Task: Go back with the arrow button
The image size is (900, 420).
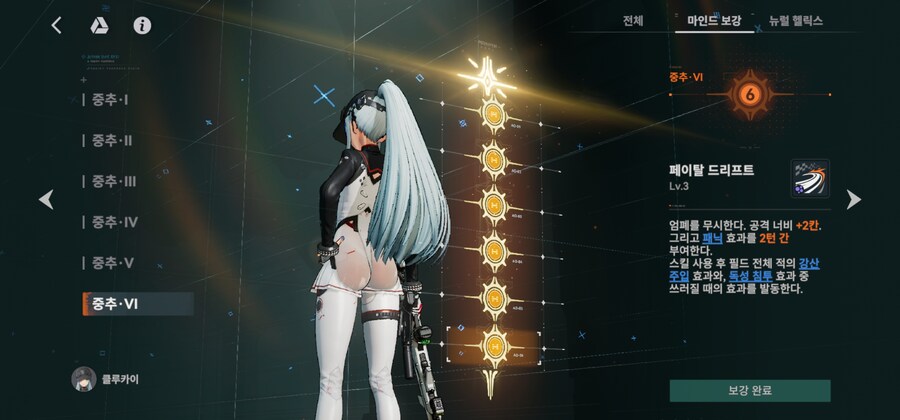Action: point(56,25)
